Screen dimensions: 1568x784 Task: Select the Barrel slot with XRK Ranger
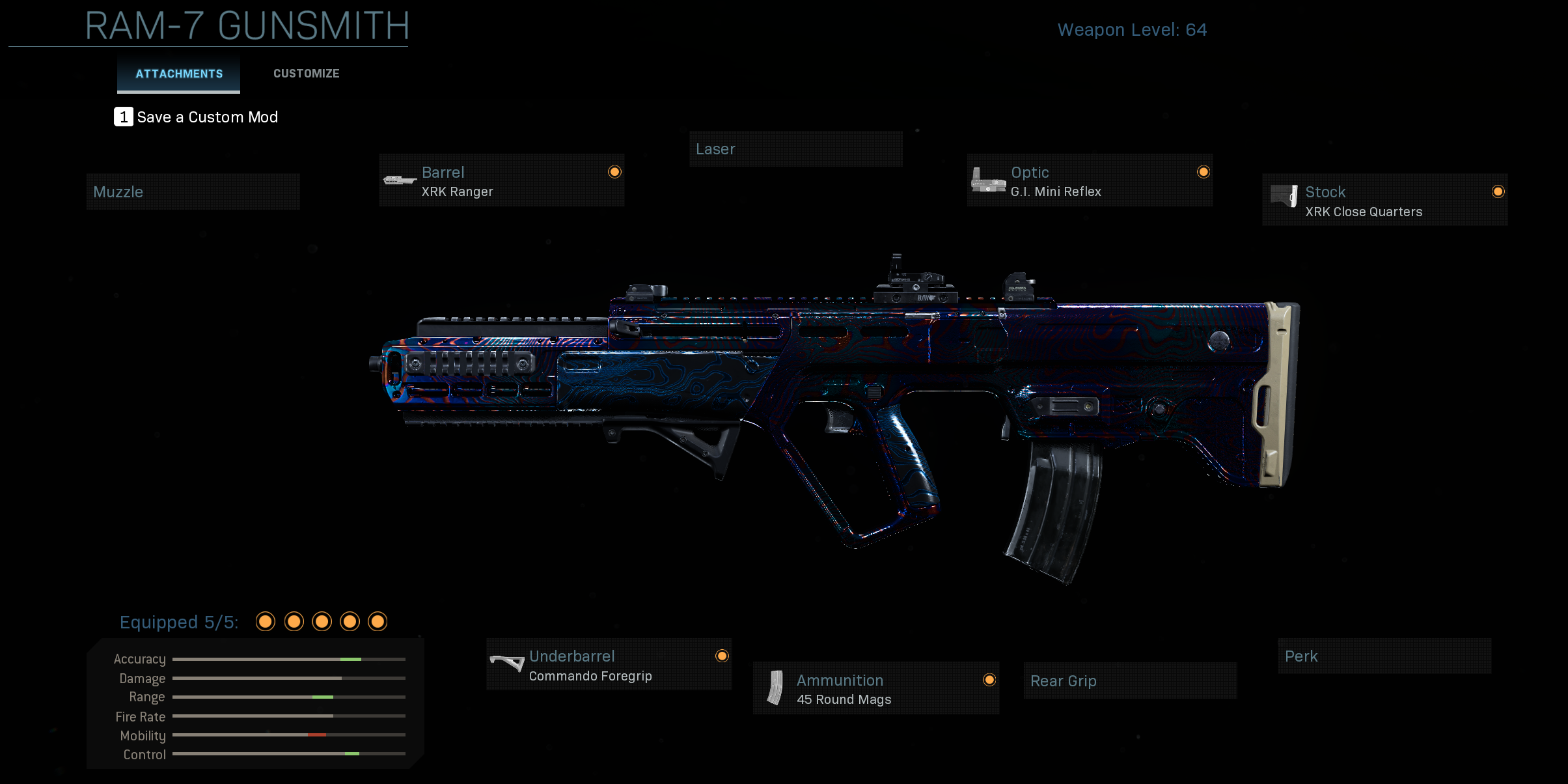pos(501,181)
